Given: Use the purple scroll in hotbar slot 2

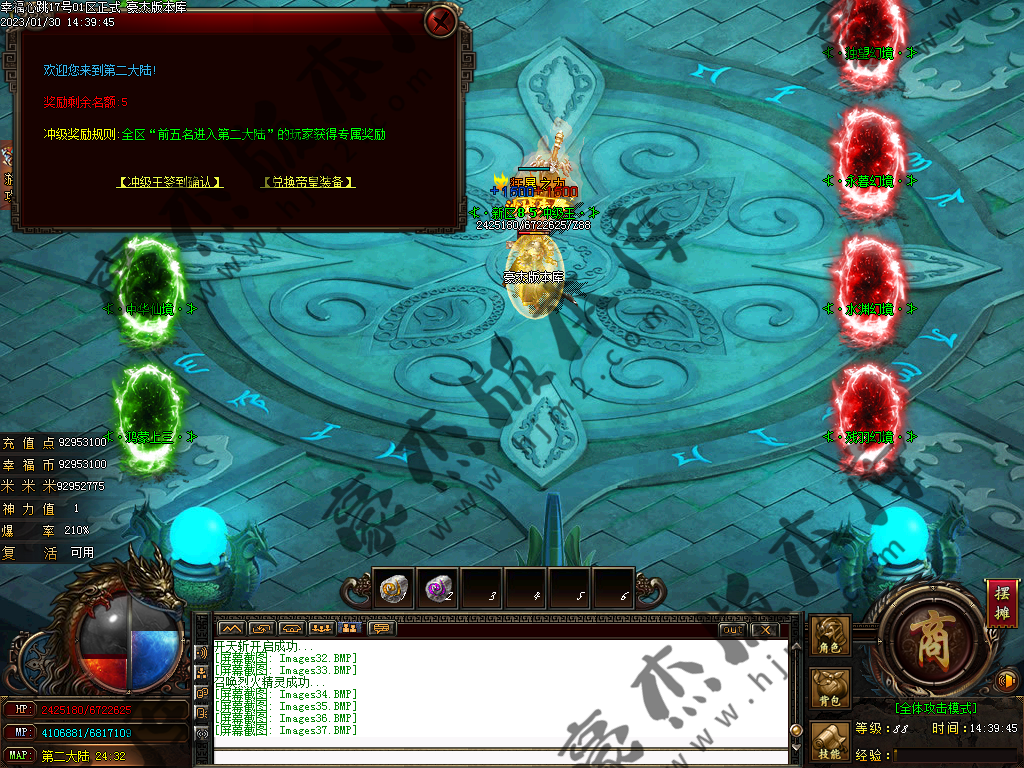Looking at the screenshot, I should click(x=437, y=588).
